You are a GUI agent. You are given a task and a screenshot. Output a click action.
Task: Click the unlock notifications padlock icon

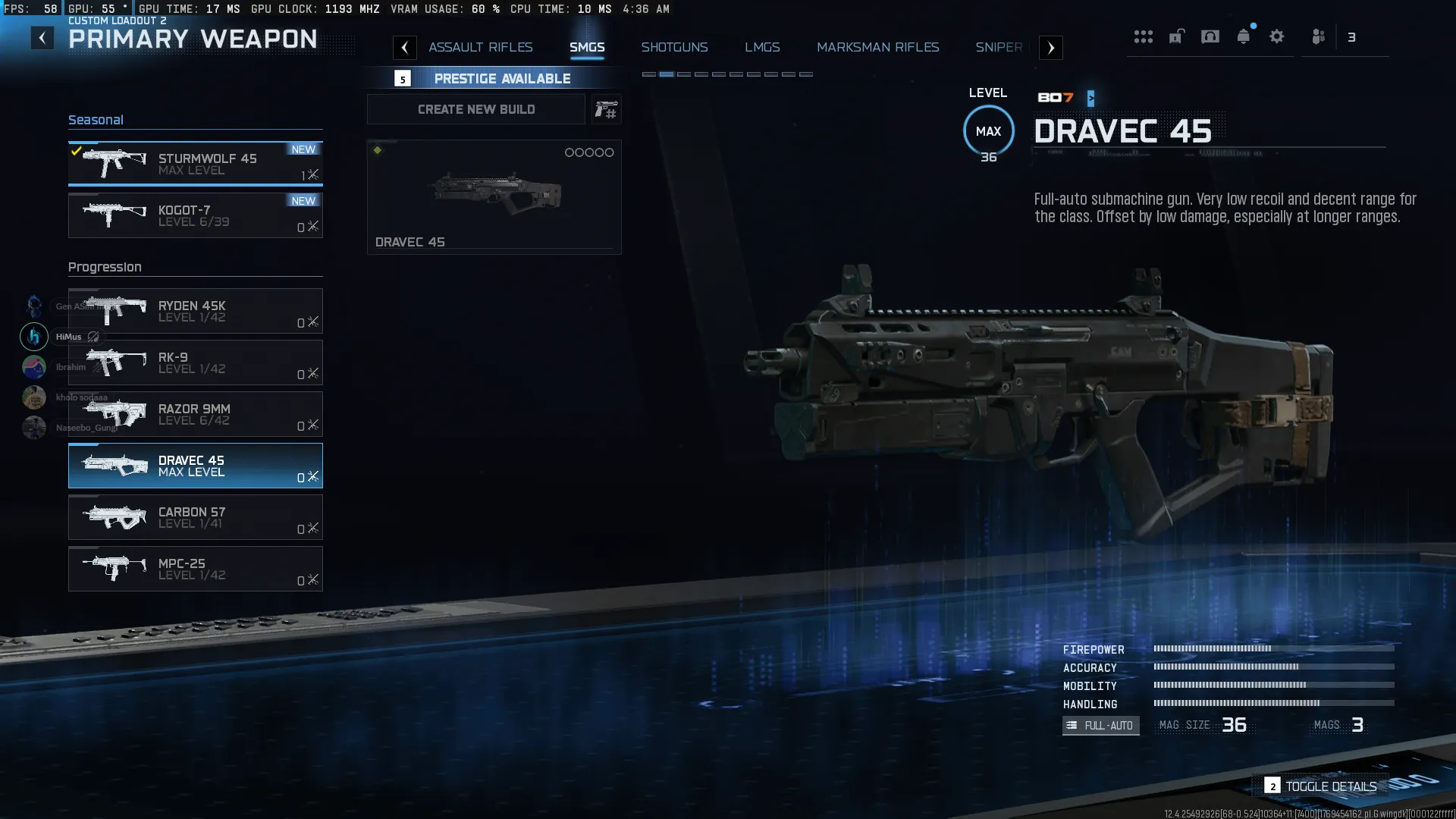1176,36
